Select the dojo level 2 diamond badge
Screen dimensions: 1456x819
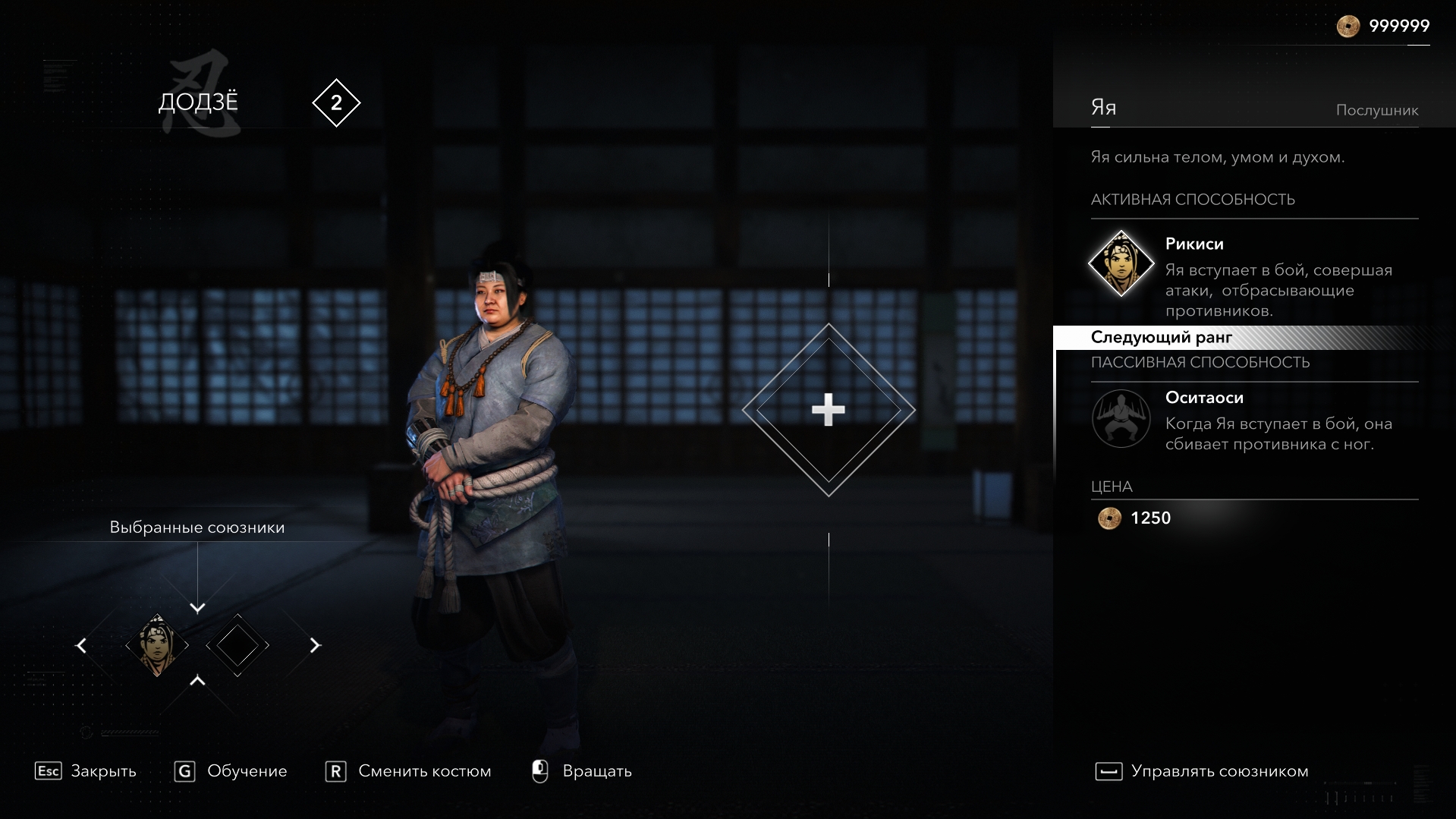pos(336,102)
